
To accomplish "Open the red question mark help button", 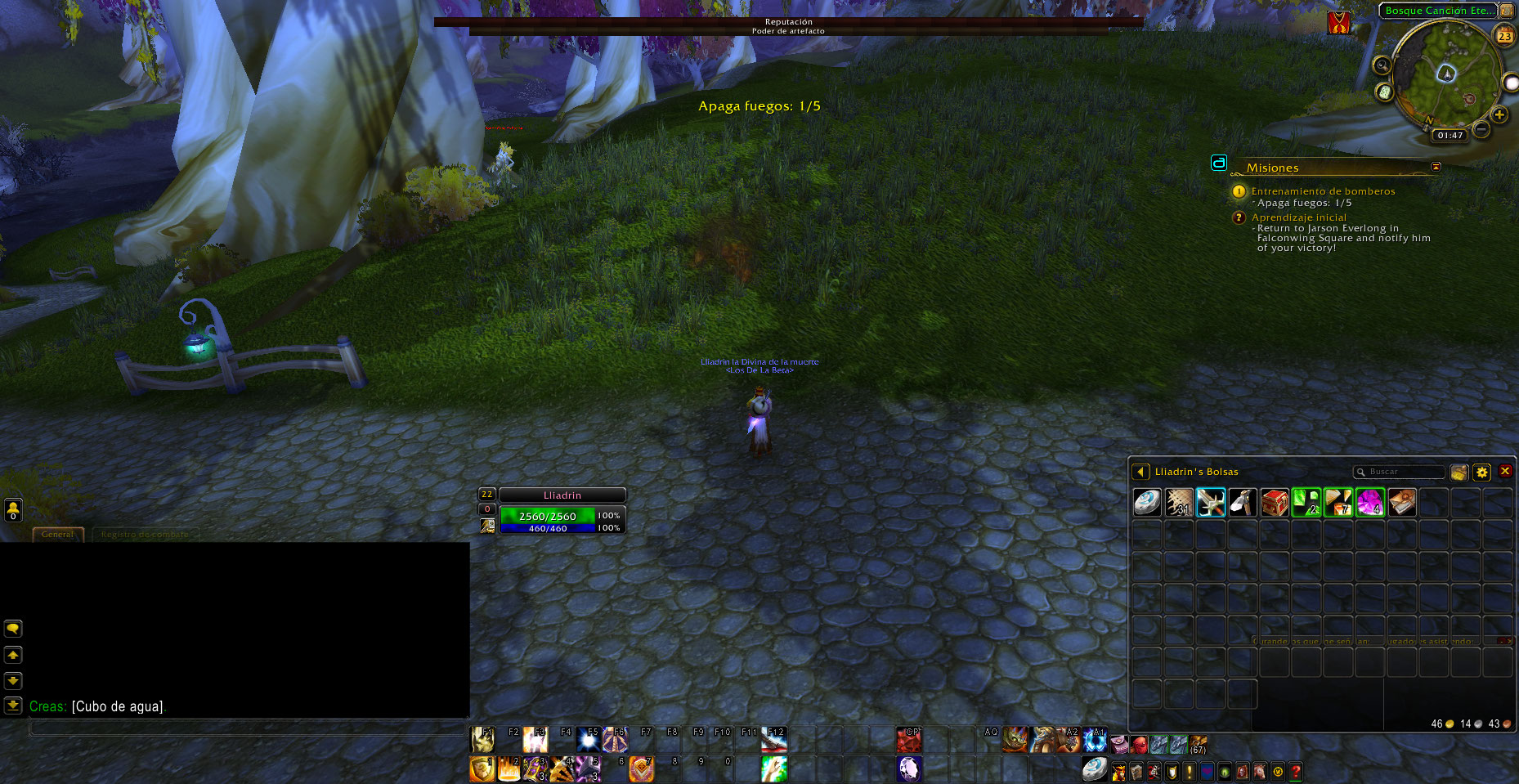I will (1295, 771).
